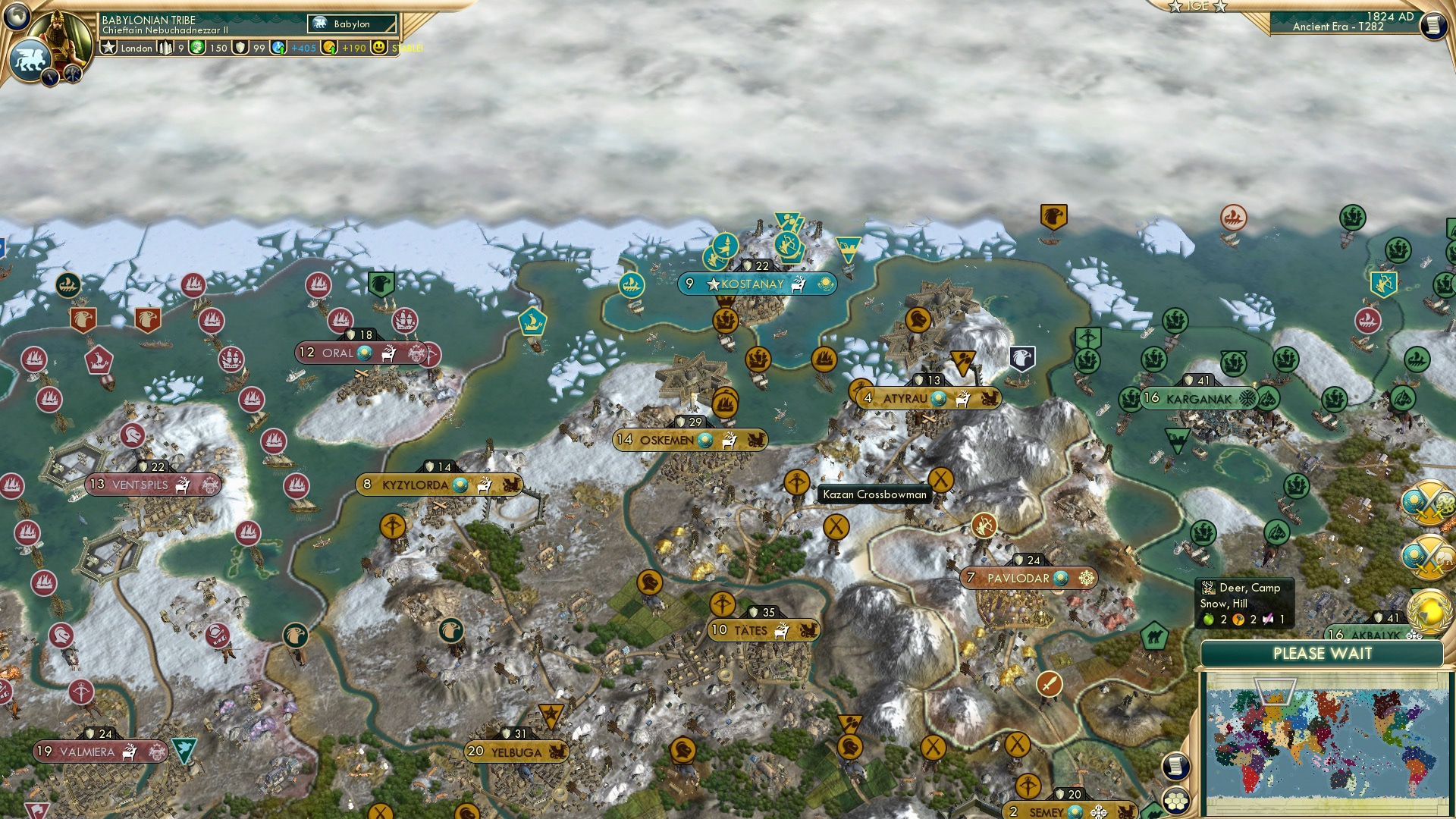Open the Babylon selector dropdown
The image size is (1456, 819).
pos(351,24)
